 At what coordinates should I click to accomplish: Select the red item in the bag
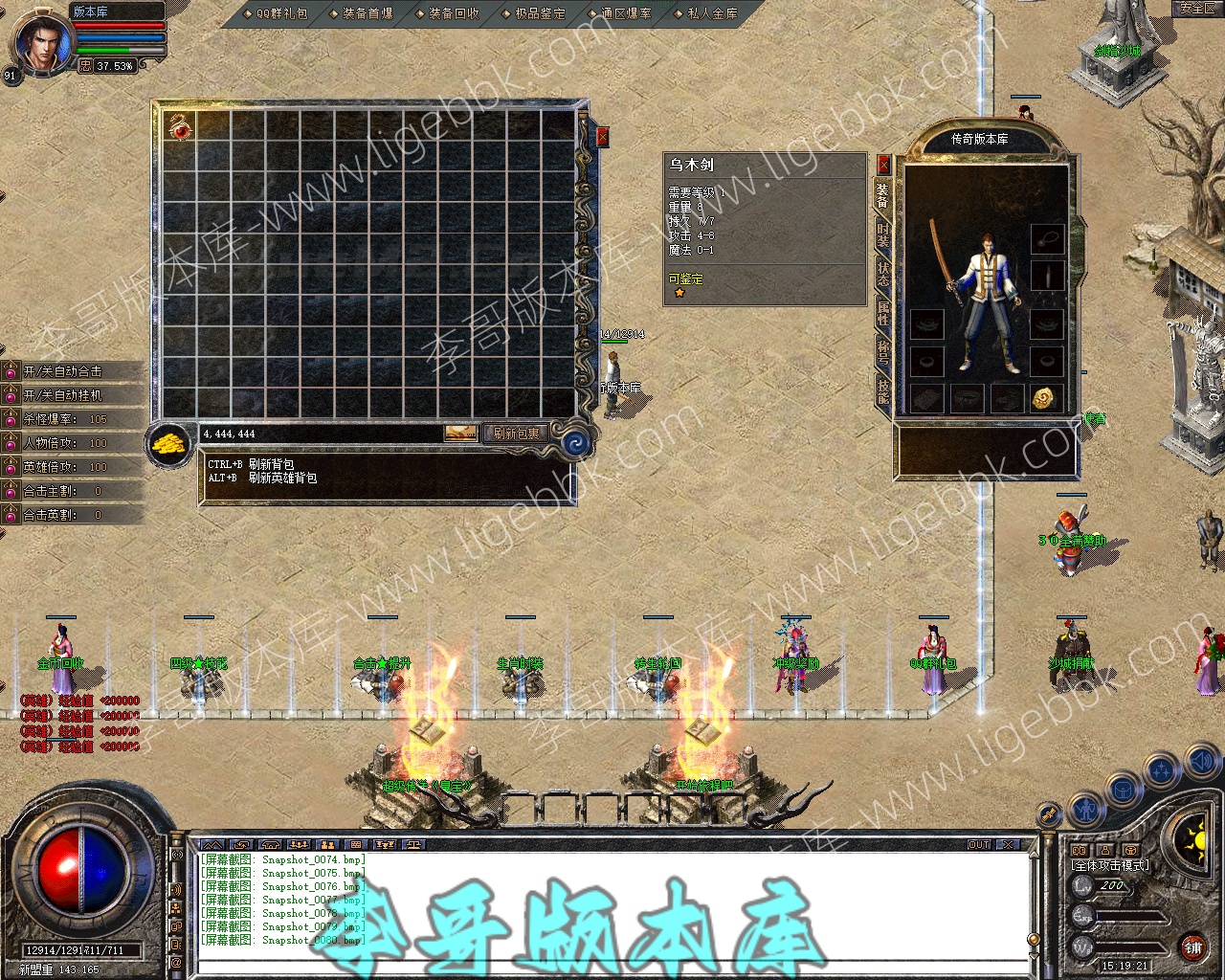click(x=179, y=127)
